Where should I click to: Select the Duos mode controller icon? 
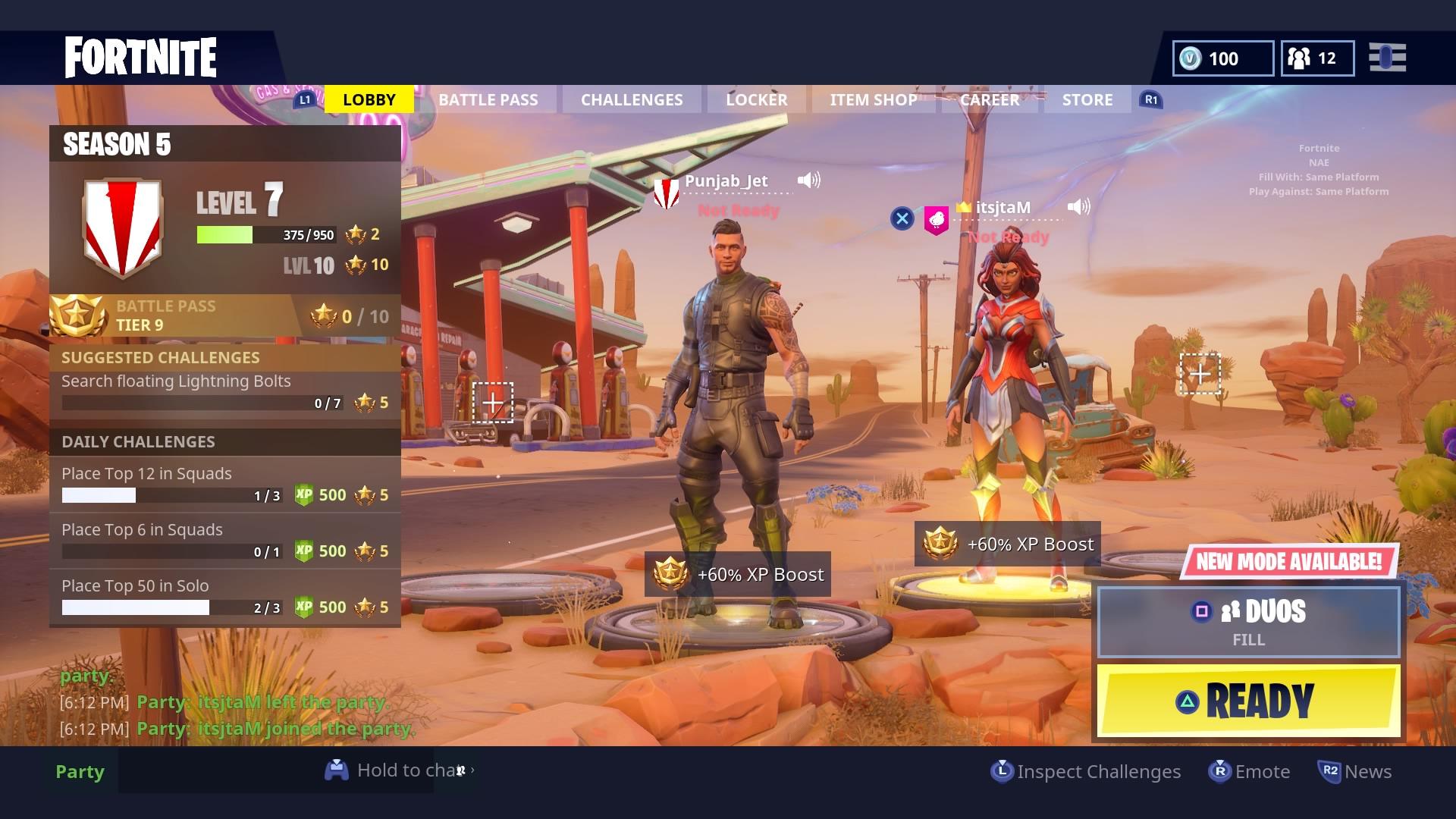tap(1203, 610)
